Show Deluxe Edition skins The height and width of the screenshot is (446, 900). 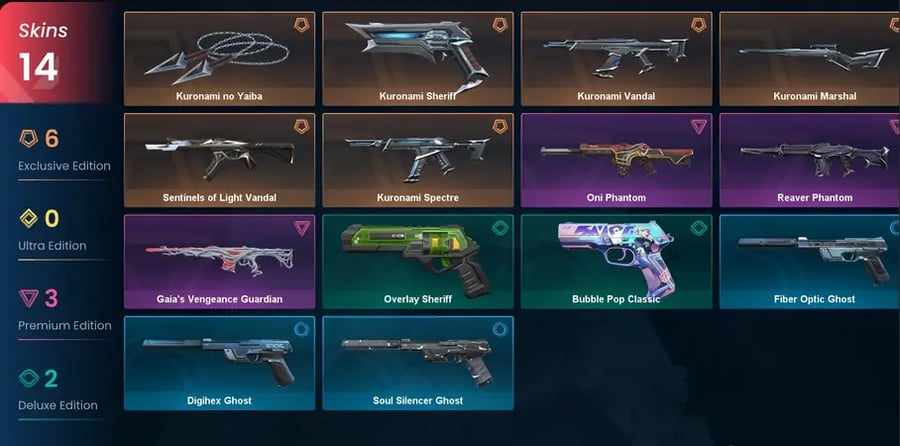click(55, 390)
